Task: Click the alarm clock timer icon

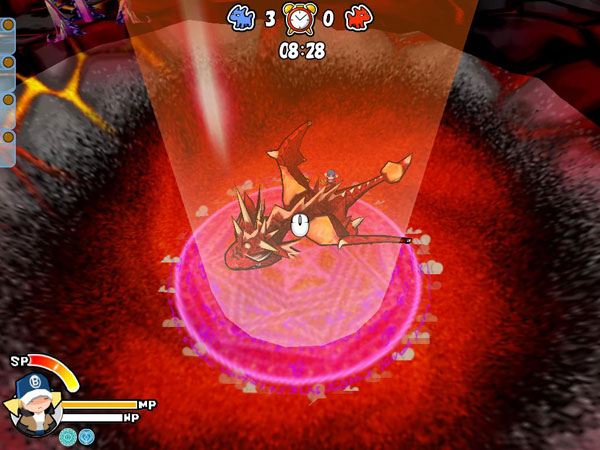Action: (300, 18)
